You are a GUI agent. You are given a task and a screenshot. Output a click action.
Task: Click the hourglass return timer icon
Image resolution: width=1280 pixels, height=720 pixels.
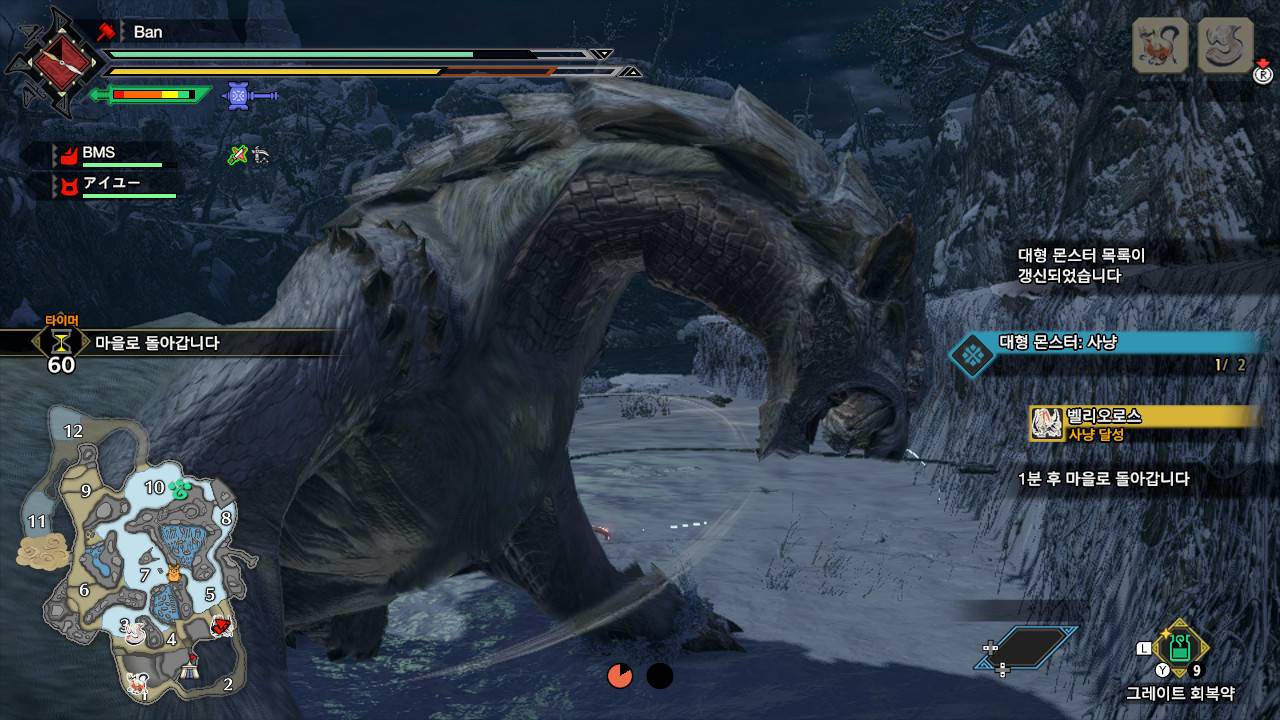point(62,342)
